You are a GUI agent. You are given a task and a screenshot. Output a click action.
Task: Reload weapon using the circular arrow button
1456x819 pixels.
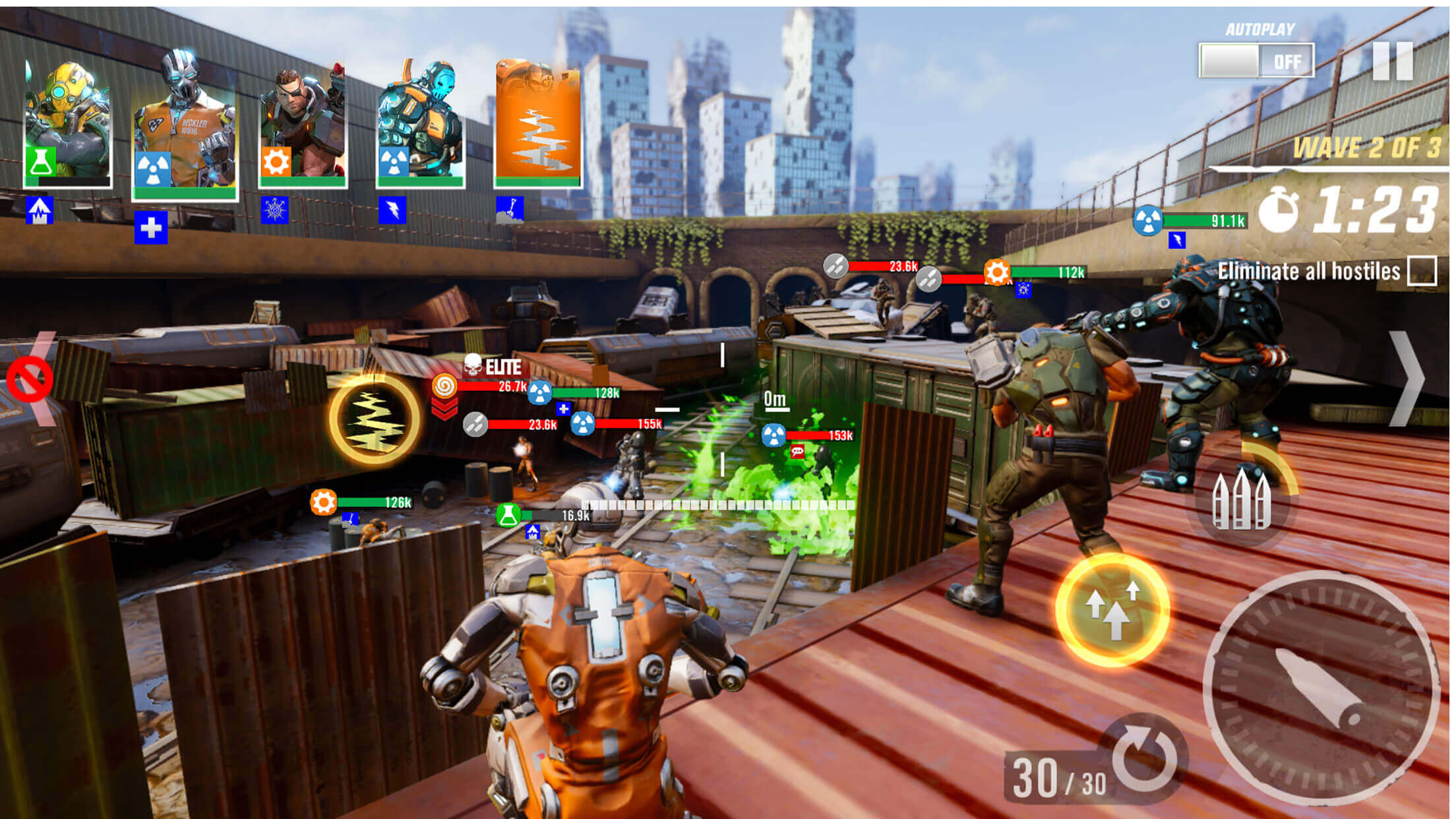click(1145, 758)
